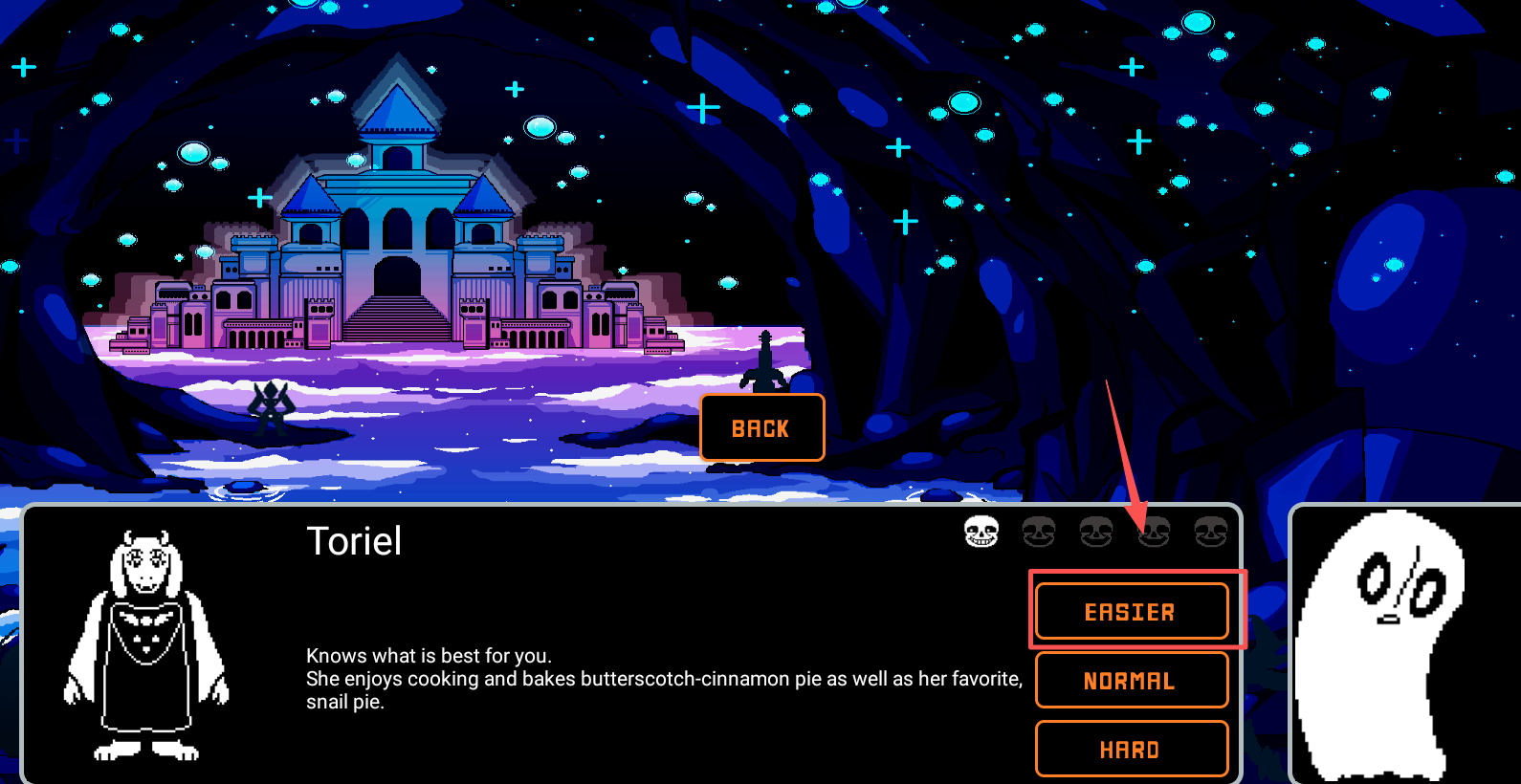Select Toriel's character portrait
The height and width of the screenshot is (784, 1521).
(146, 645)
